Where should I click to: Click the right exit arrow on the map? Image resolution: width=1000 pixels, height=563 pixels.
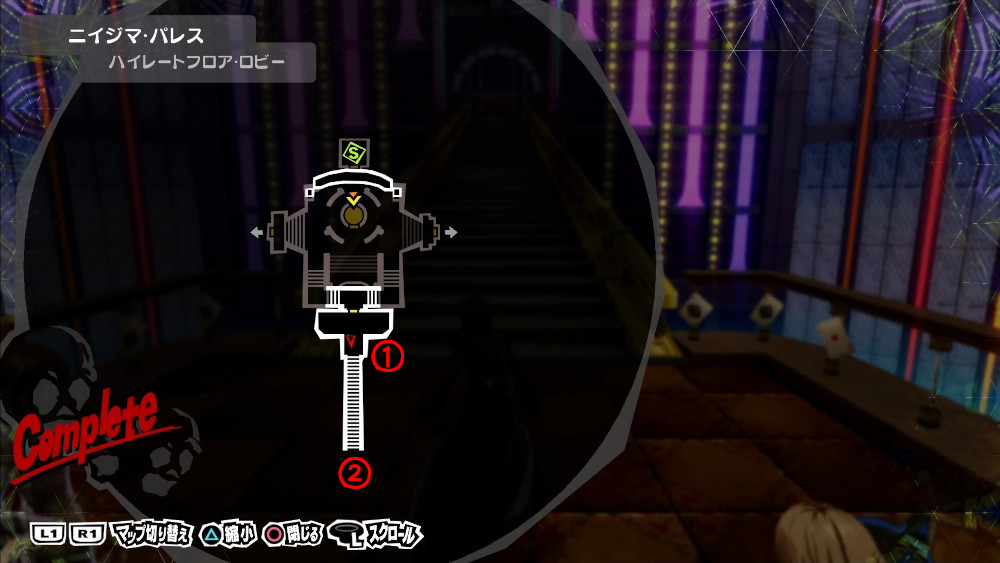tap(451, 233)
